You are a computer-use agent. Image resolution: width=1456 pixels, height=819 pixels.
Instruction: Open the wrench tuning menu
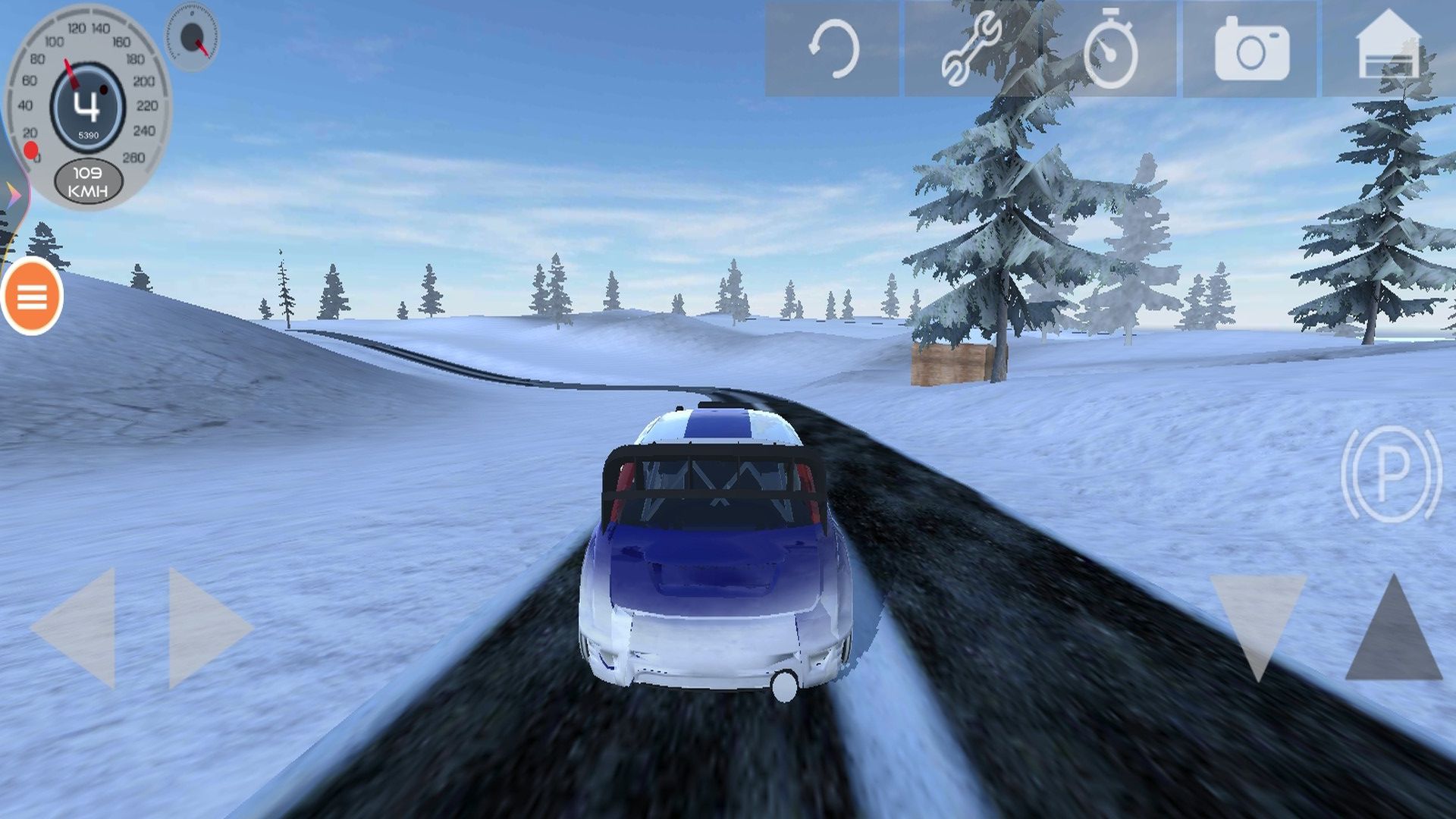tap(971, 49)
